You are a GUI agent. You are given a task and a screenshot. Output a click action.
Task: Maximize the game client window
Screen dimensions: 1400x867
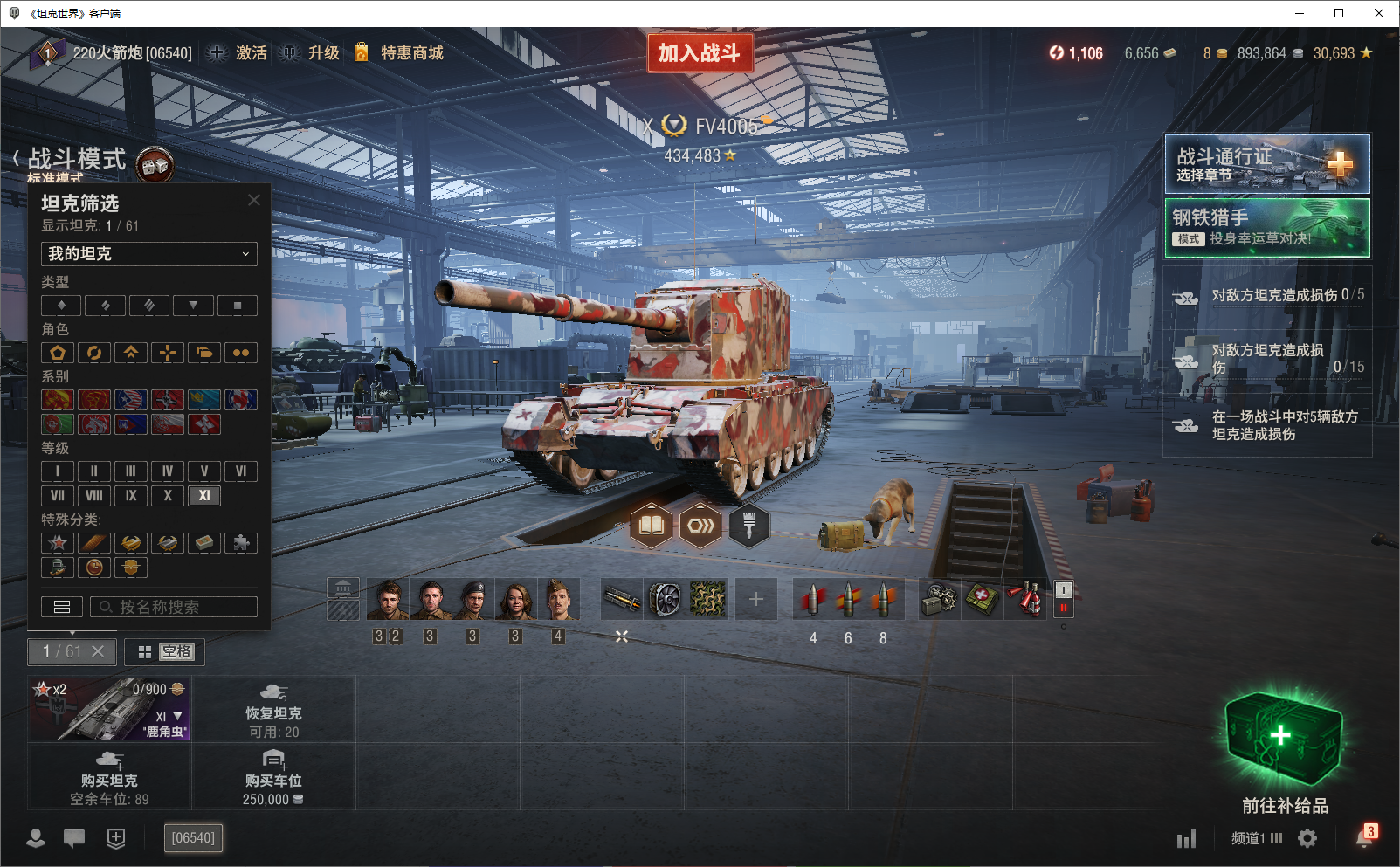pyautogui.click(x=1339, y=13)
